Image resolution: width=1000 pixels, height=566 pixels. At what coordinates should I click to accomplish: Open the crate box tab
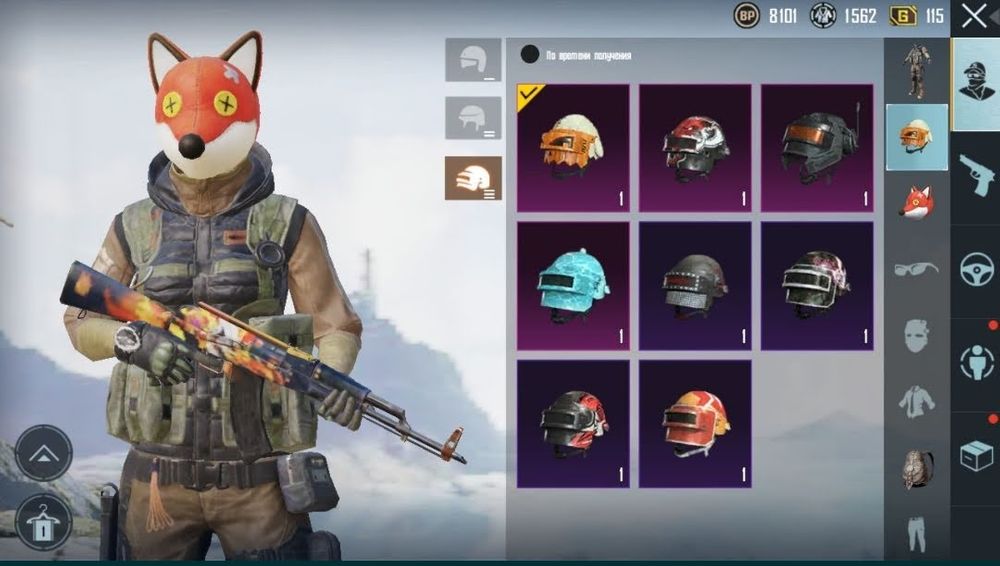pos(975,456)
